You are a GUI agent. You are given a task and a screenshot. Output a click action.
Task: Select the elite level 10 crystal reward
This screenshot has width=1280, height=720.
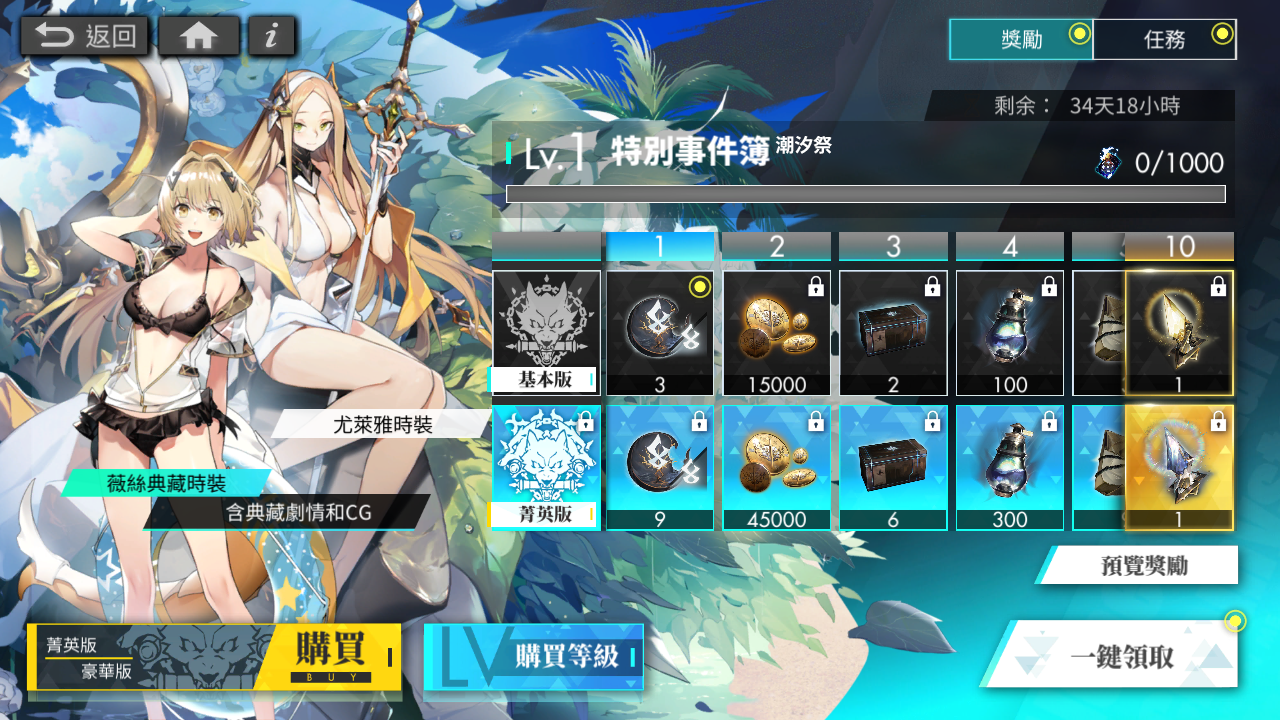tap(1180, 467)
